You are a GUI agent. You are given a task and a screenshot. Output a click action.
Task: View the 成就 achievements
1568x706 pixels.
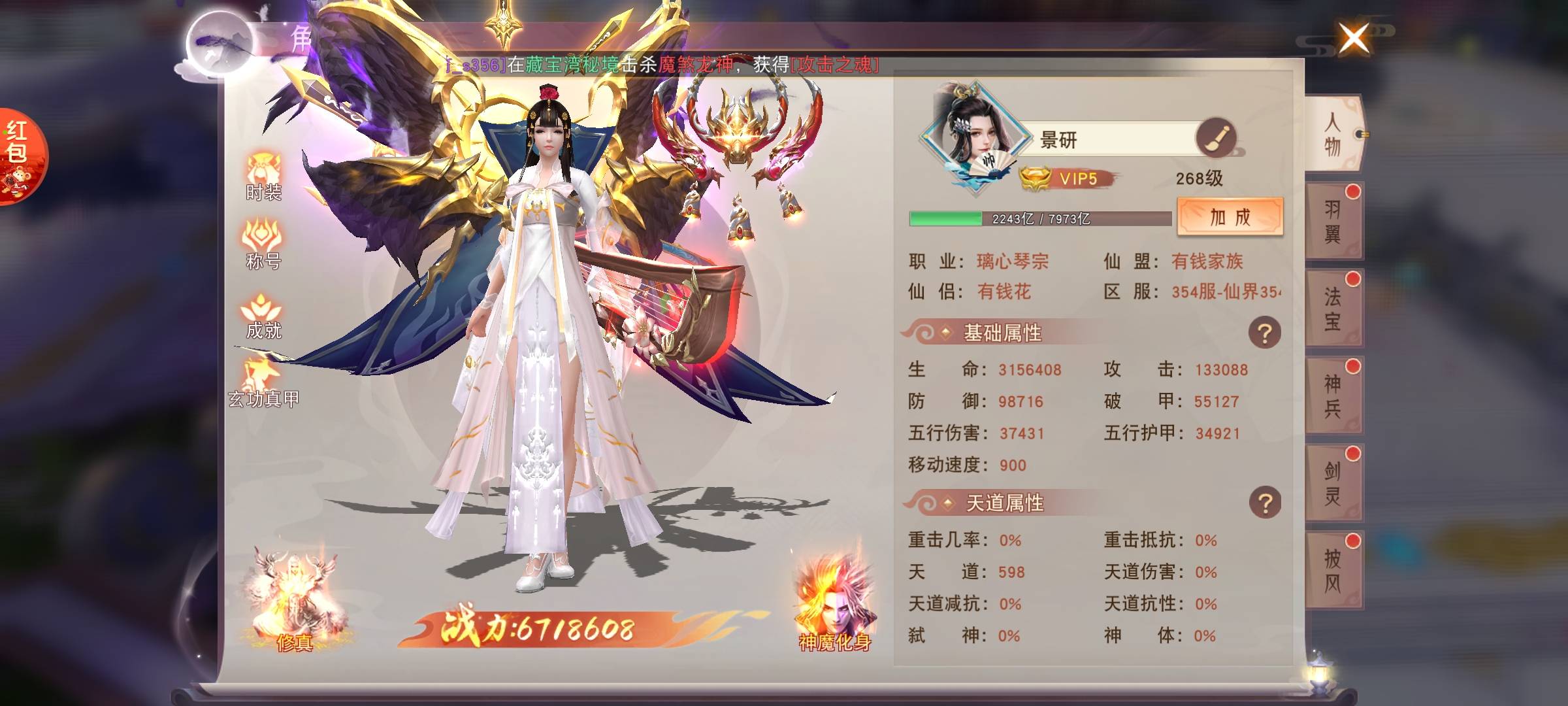pos(263,315)
